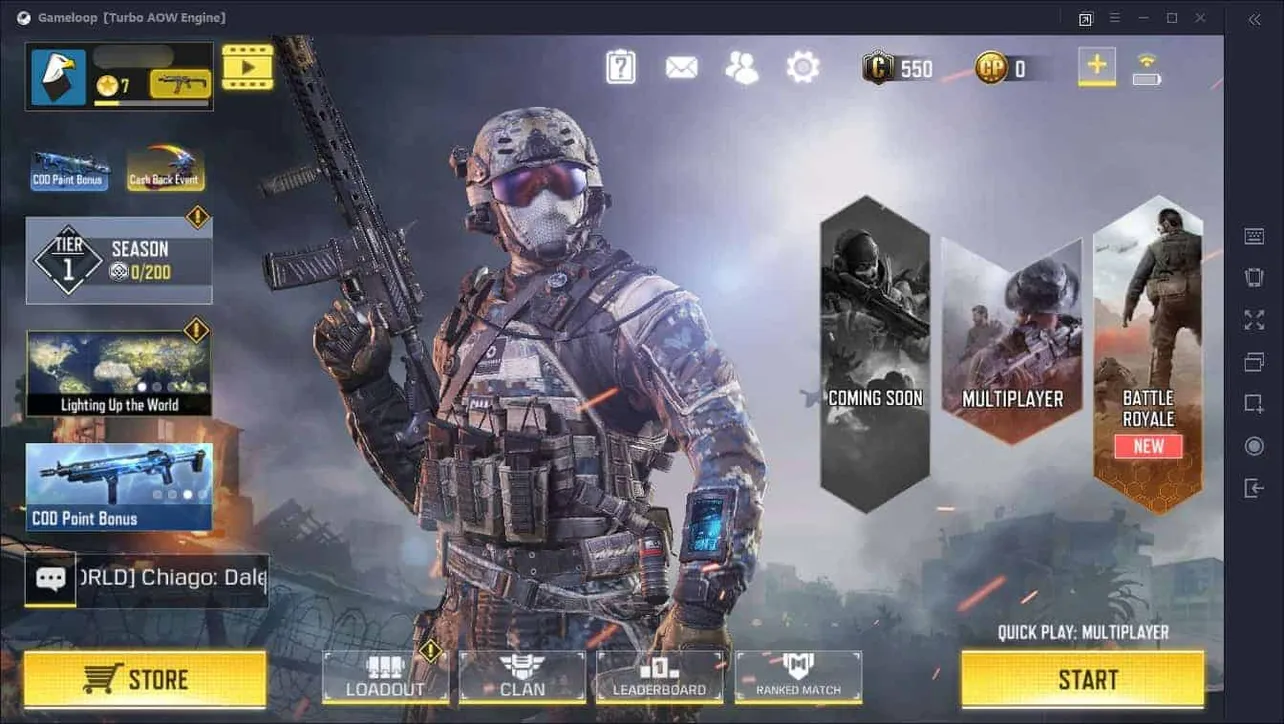The image size is (1284, 724).
Task: Open the friends list
Action: [741, 65]
